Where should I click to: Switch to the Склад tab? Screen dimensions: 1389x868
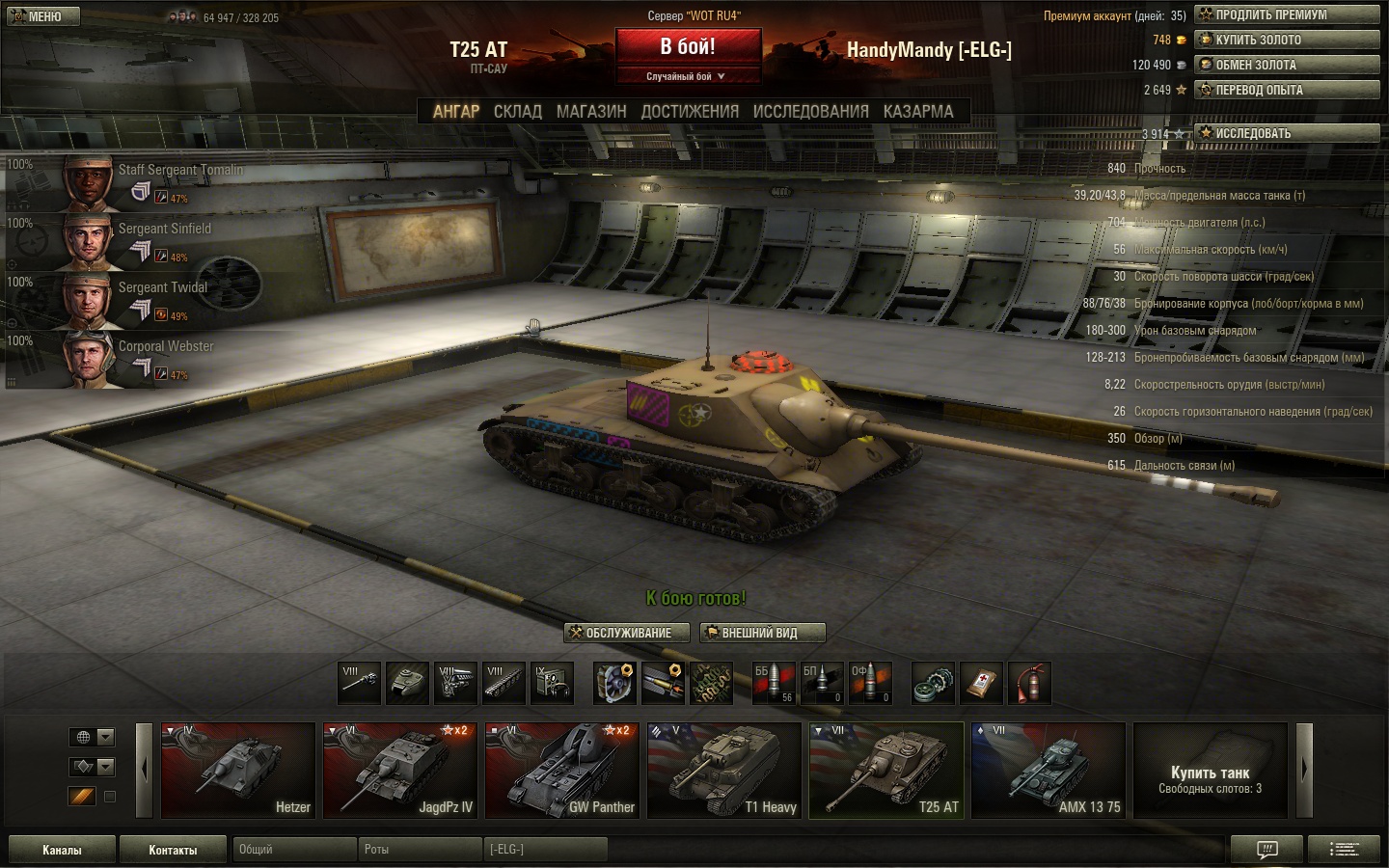click(518, 112)
